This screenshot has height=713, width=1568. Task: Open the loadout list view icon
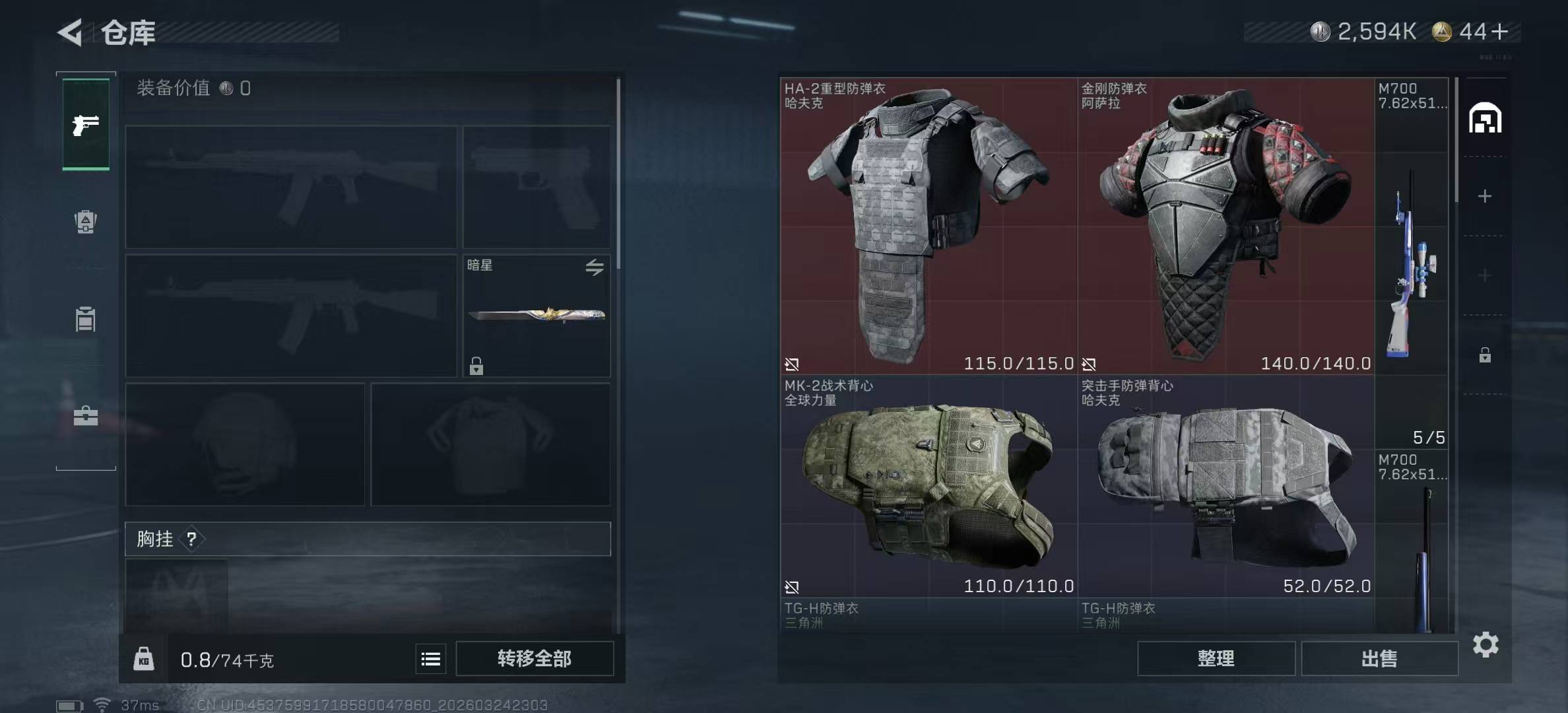point(431,659)
